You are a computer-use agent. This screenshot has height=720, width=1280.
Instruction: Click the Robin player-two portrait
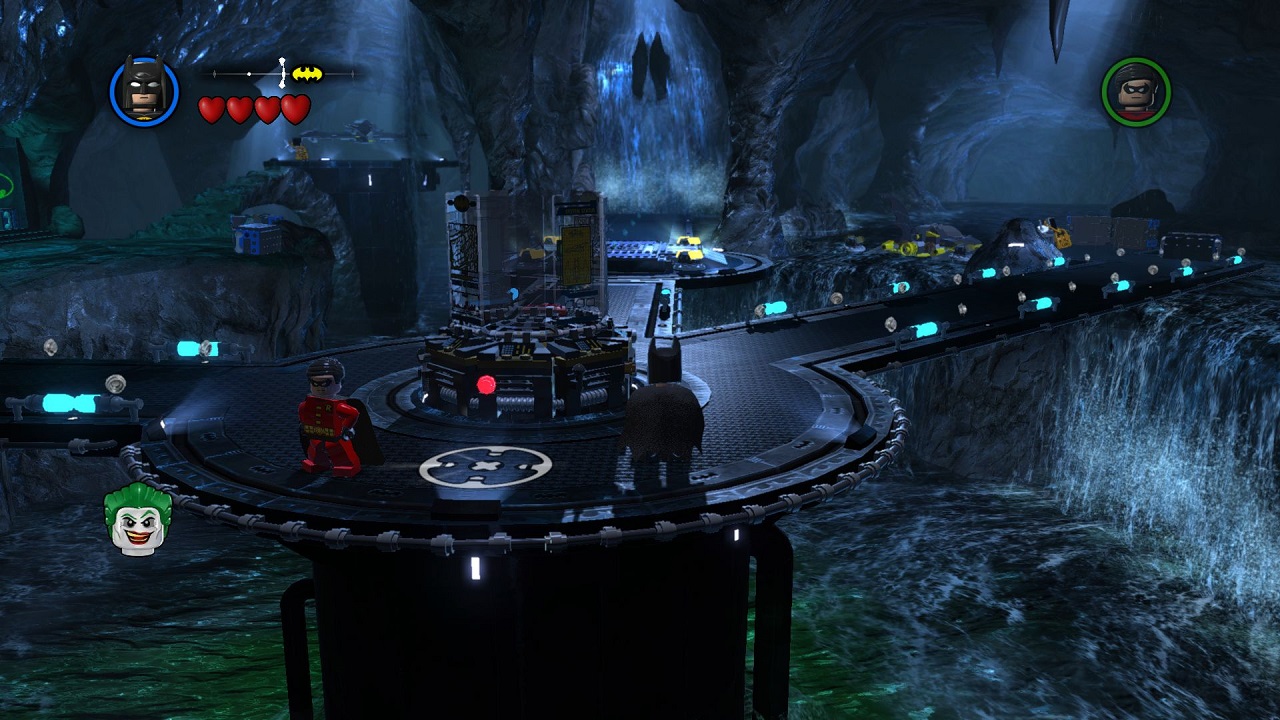pos(1136,91)
